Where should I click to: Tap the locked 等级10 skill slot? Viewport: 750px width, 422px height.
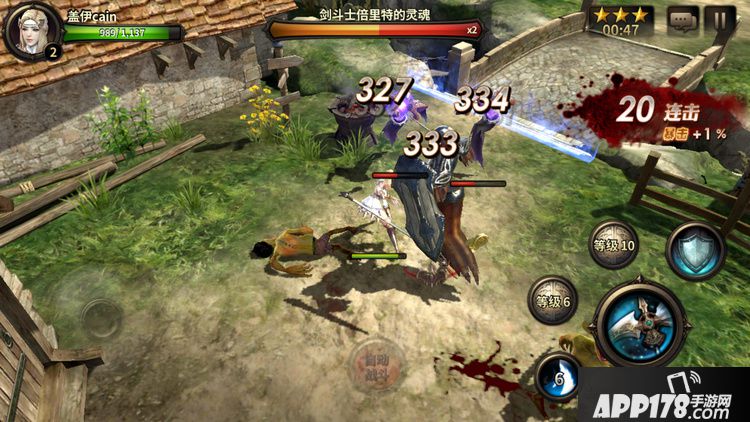pos(613,245)
